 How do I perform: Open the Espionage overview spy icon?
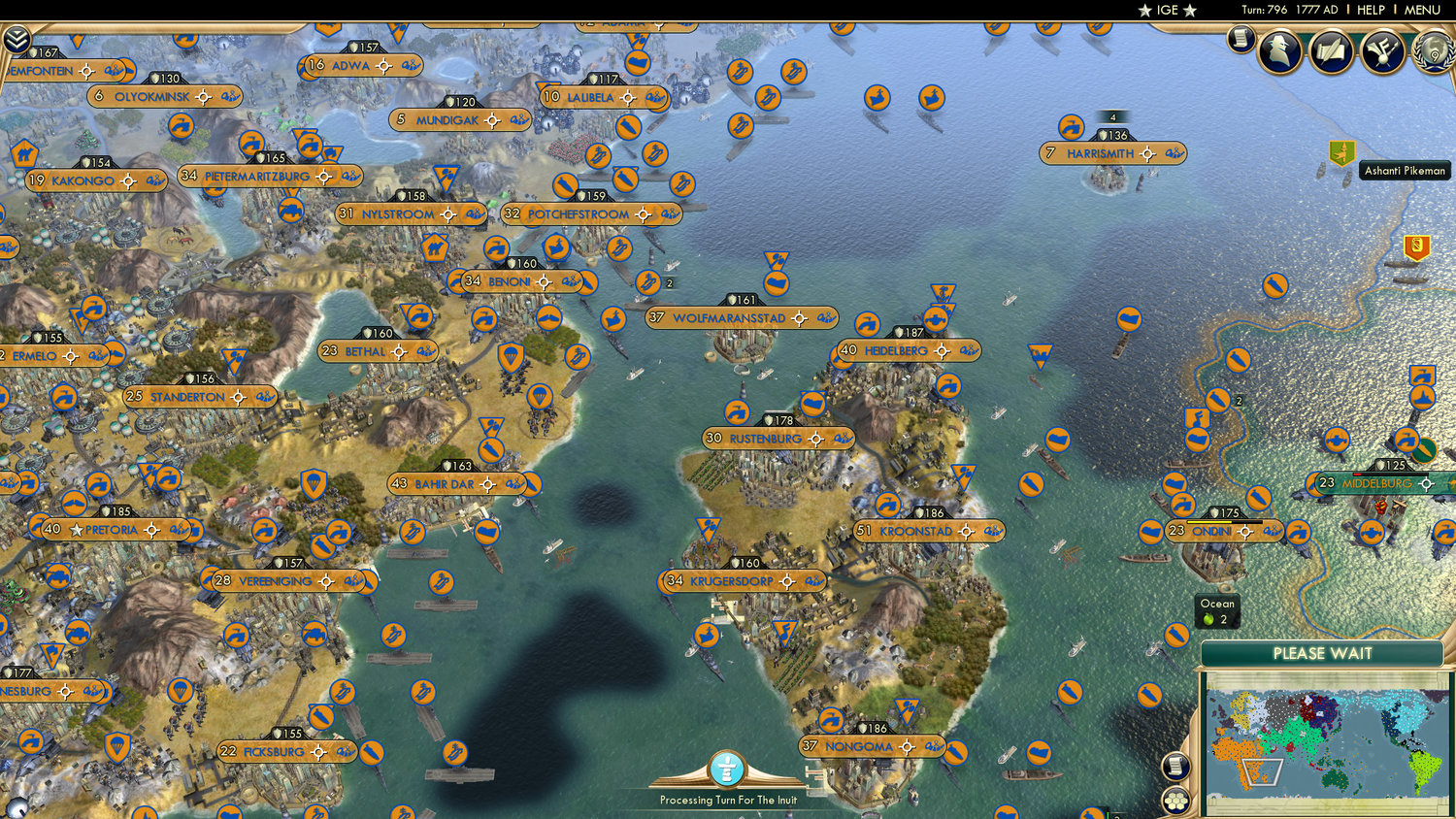coord(1281,50)
